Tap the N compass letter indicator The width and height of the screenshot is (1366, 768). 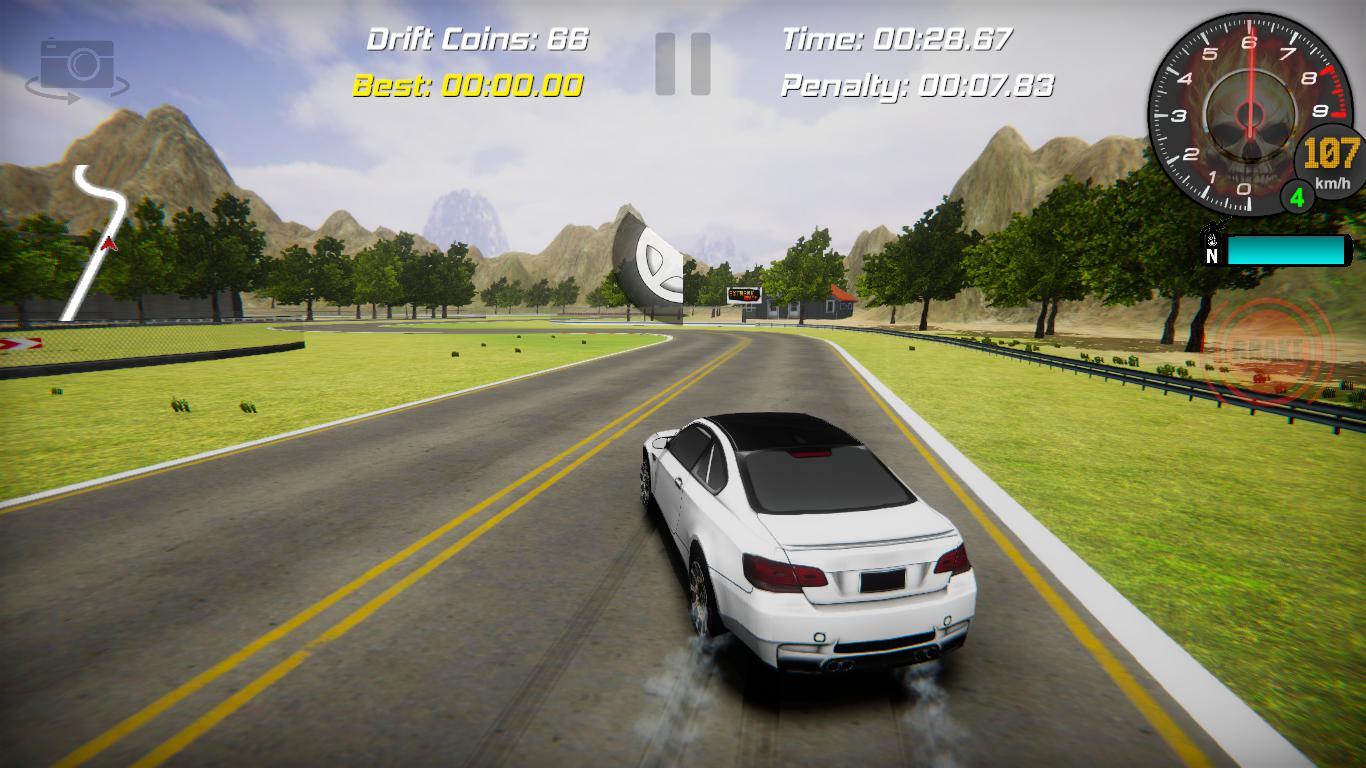1210,257
